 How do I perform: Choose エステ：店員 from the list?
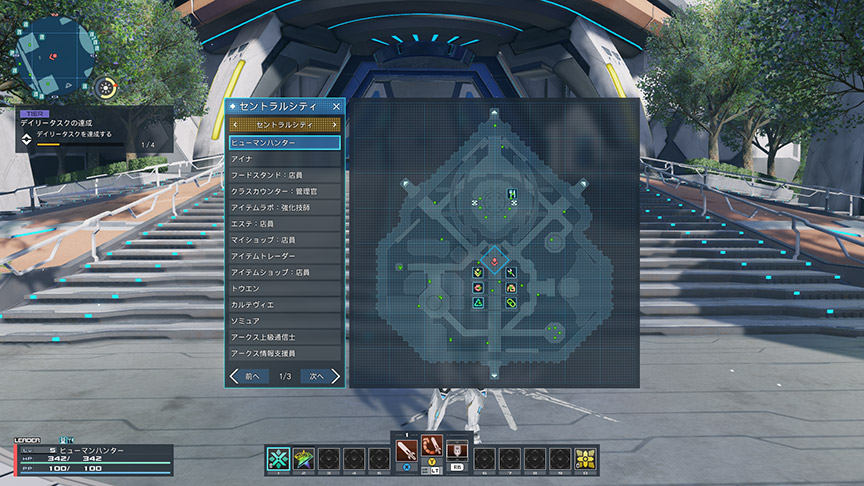coord(284,223)
